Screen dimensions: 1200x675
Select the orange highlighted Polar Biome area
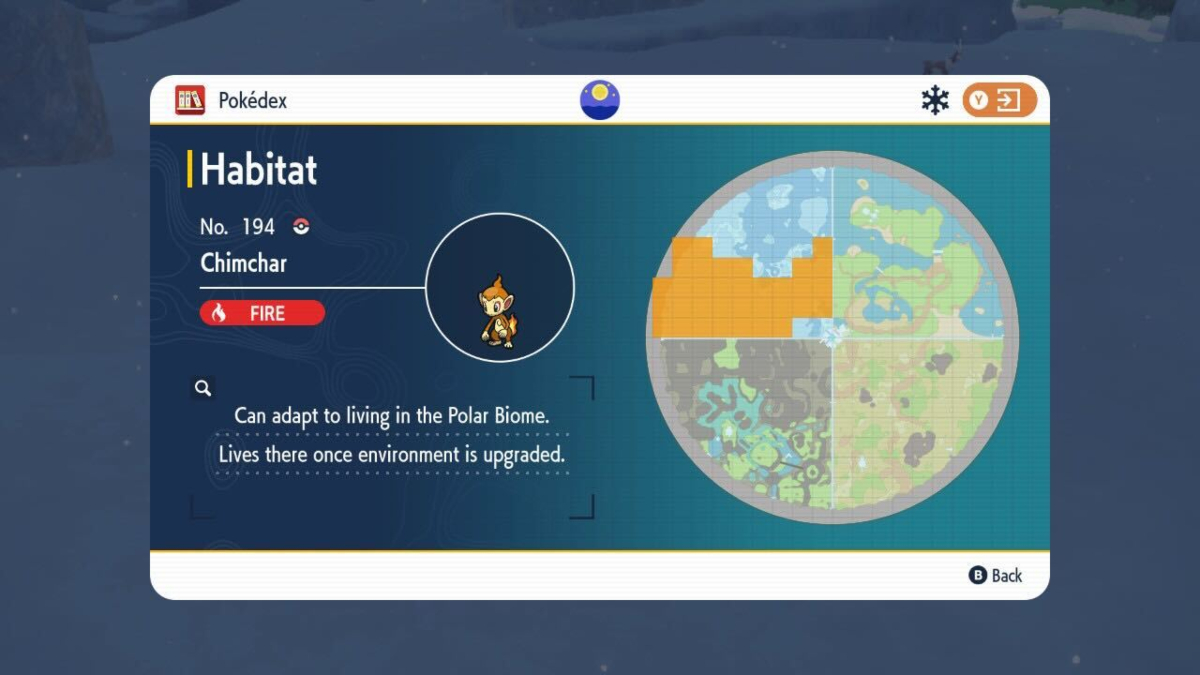point(740,290)
